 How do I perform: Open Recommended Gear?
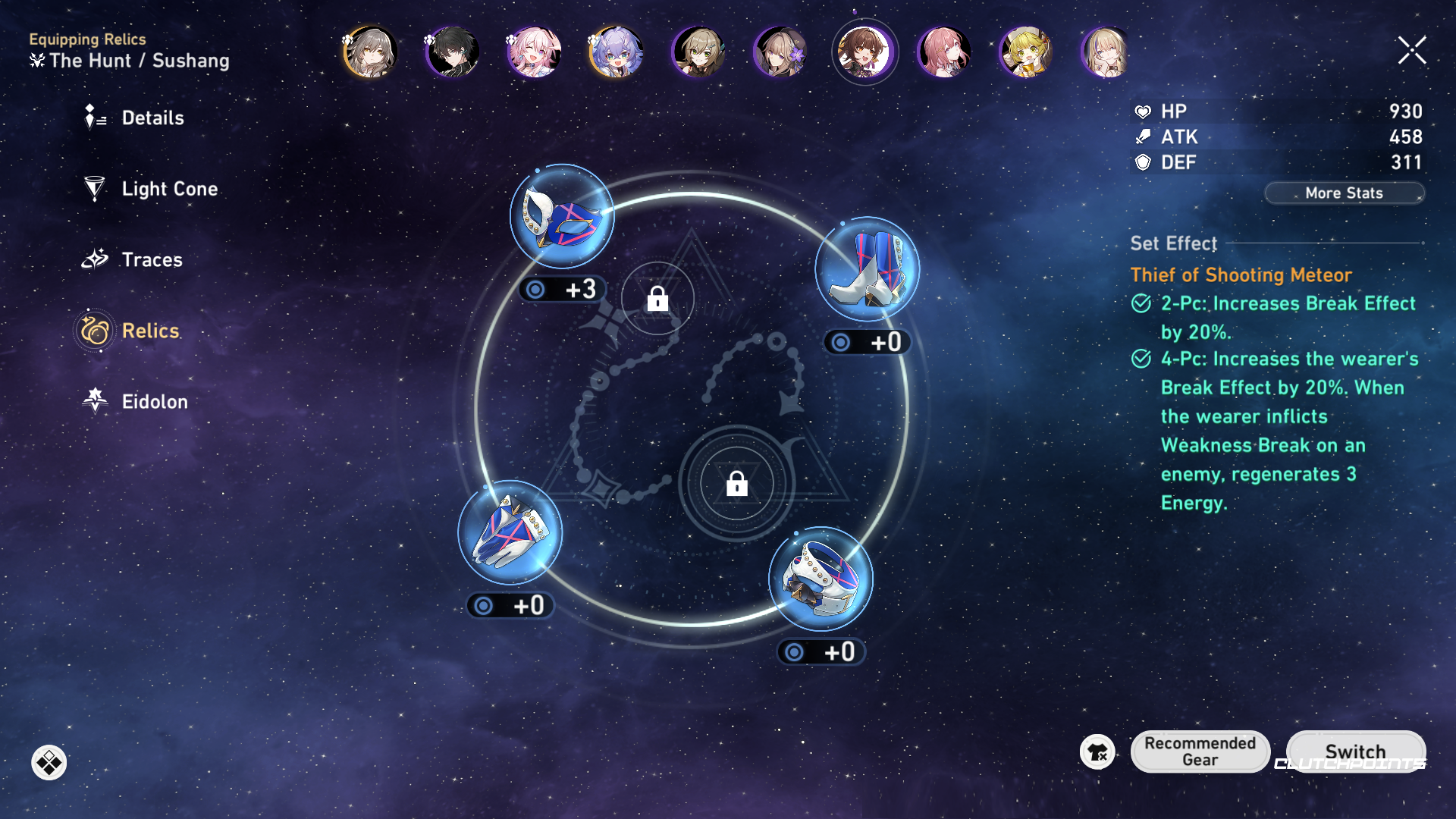[1200, 752]
